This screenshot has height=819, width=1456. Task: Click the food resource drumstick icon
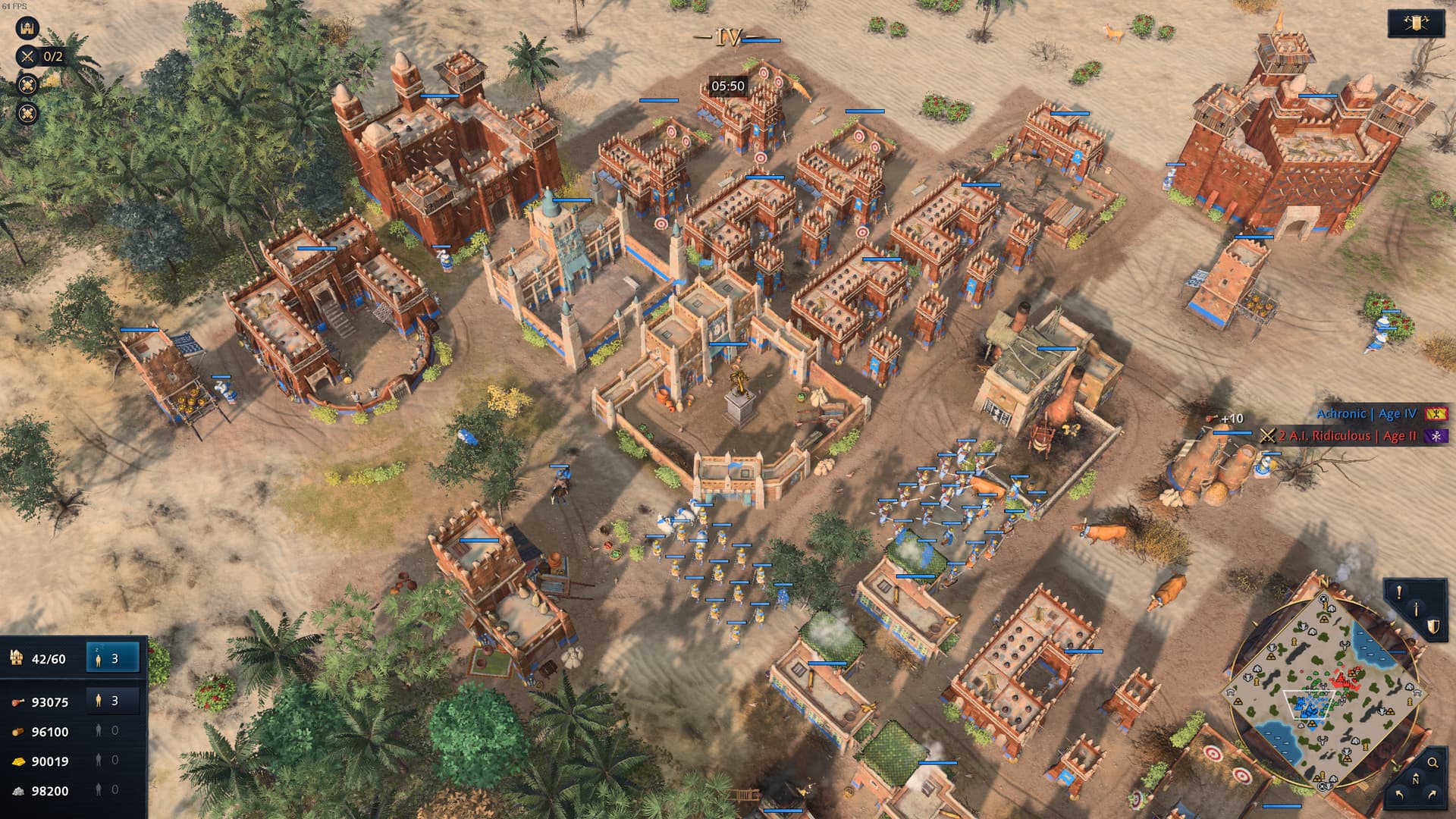click(x=18, y=702)
